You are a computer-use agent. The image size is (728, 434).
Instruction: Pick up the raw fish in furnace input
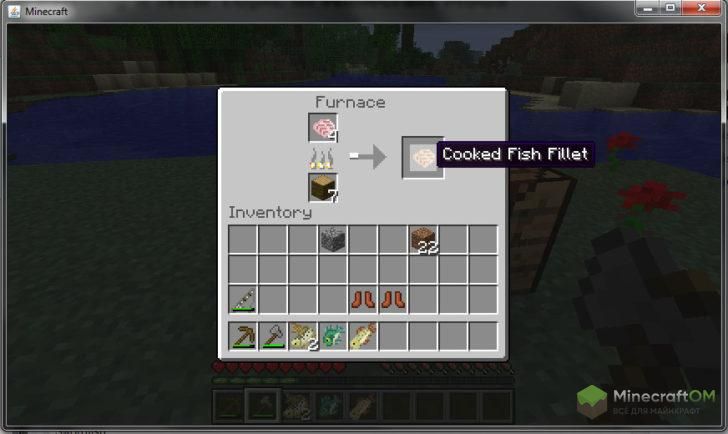click(323, 128)
